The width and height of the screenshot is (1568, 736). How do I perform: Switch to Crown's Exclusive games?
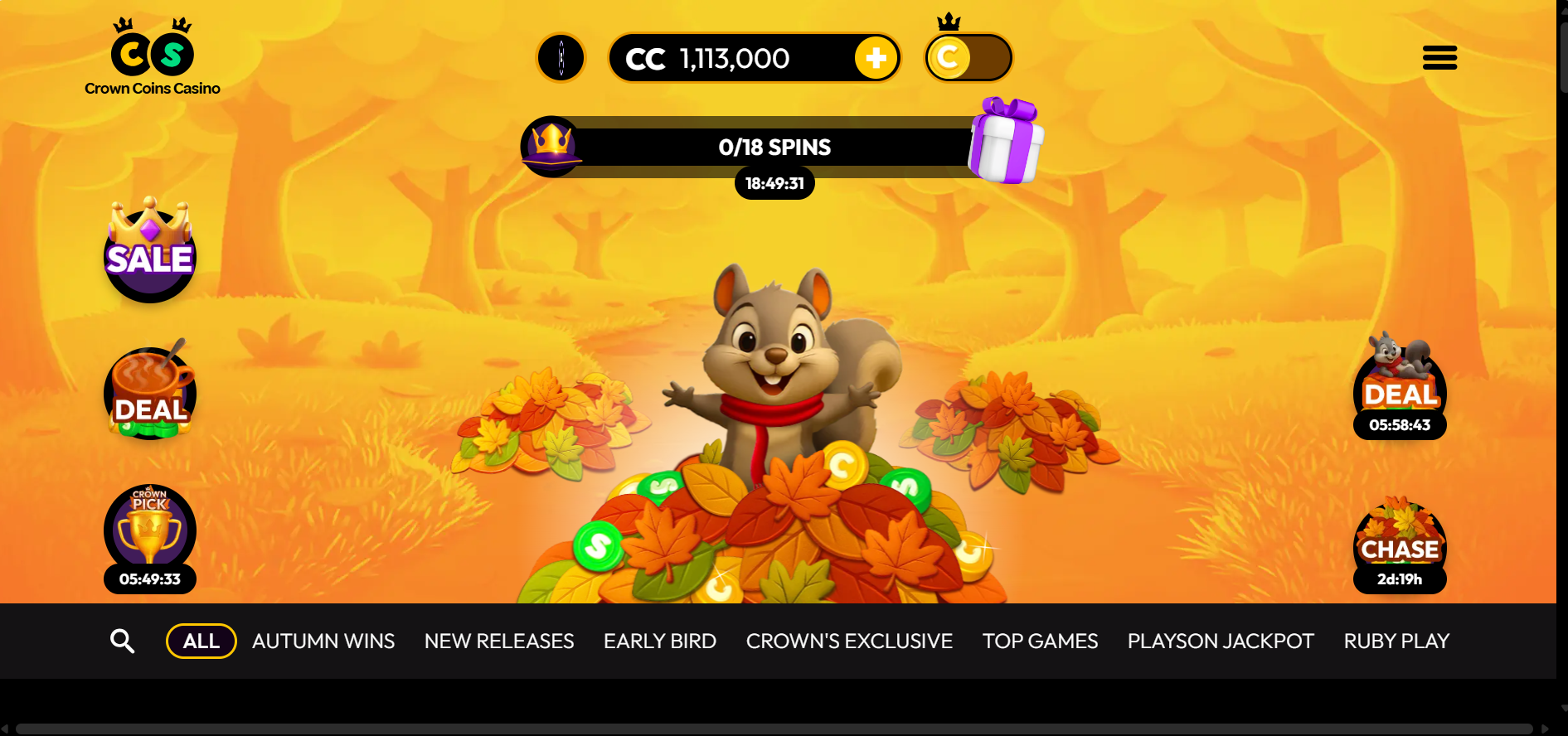click(849, 641)
